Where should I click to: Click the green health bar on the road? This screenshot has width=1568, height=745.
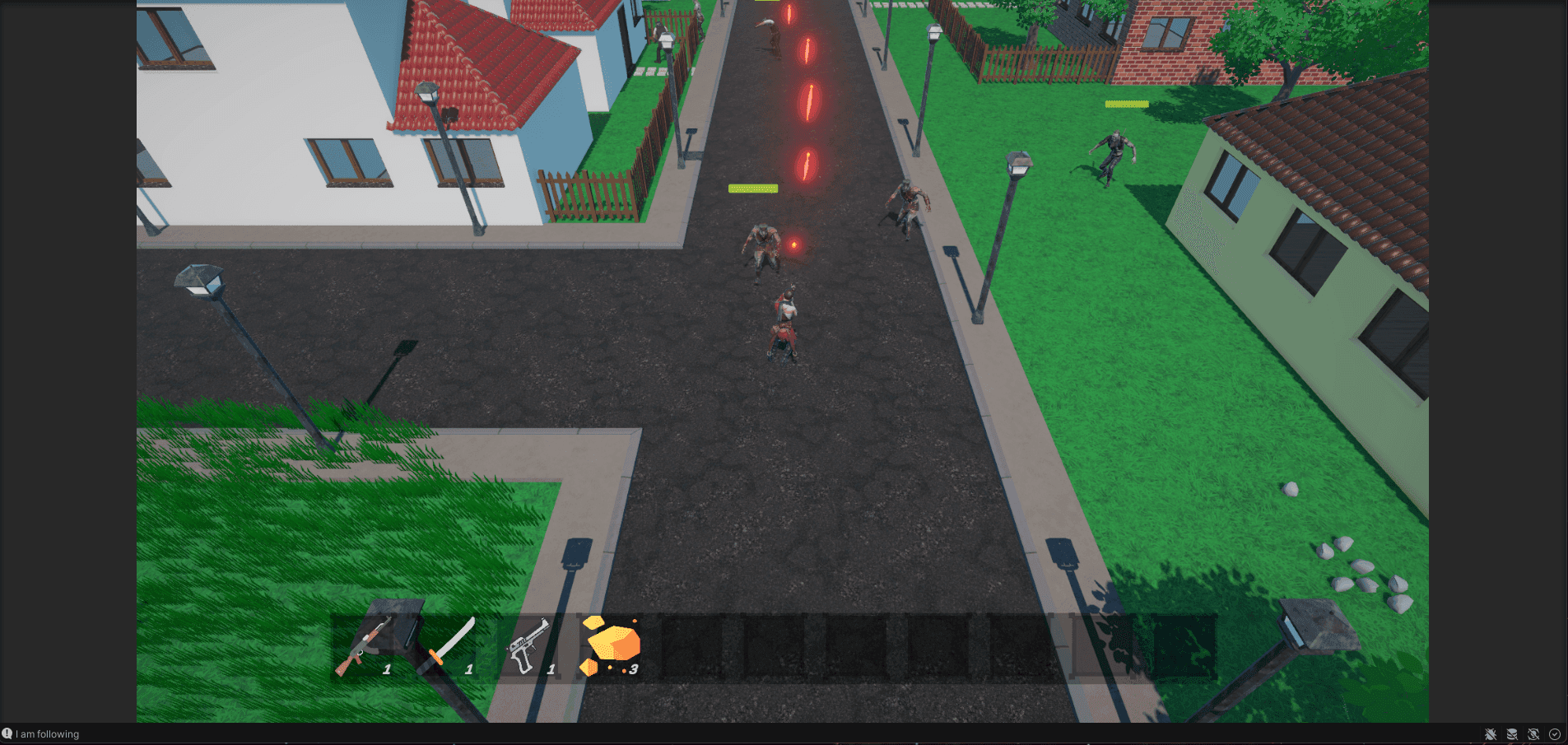click(751, 188)
